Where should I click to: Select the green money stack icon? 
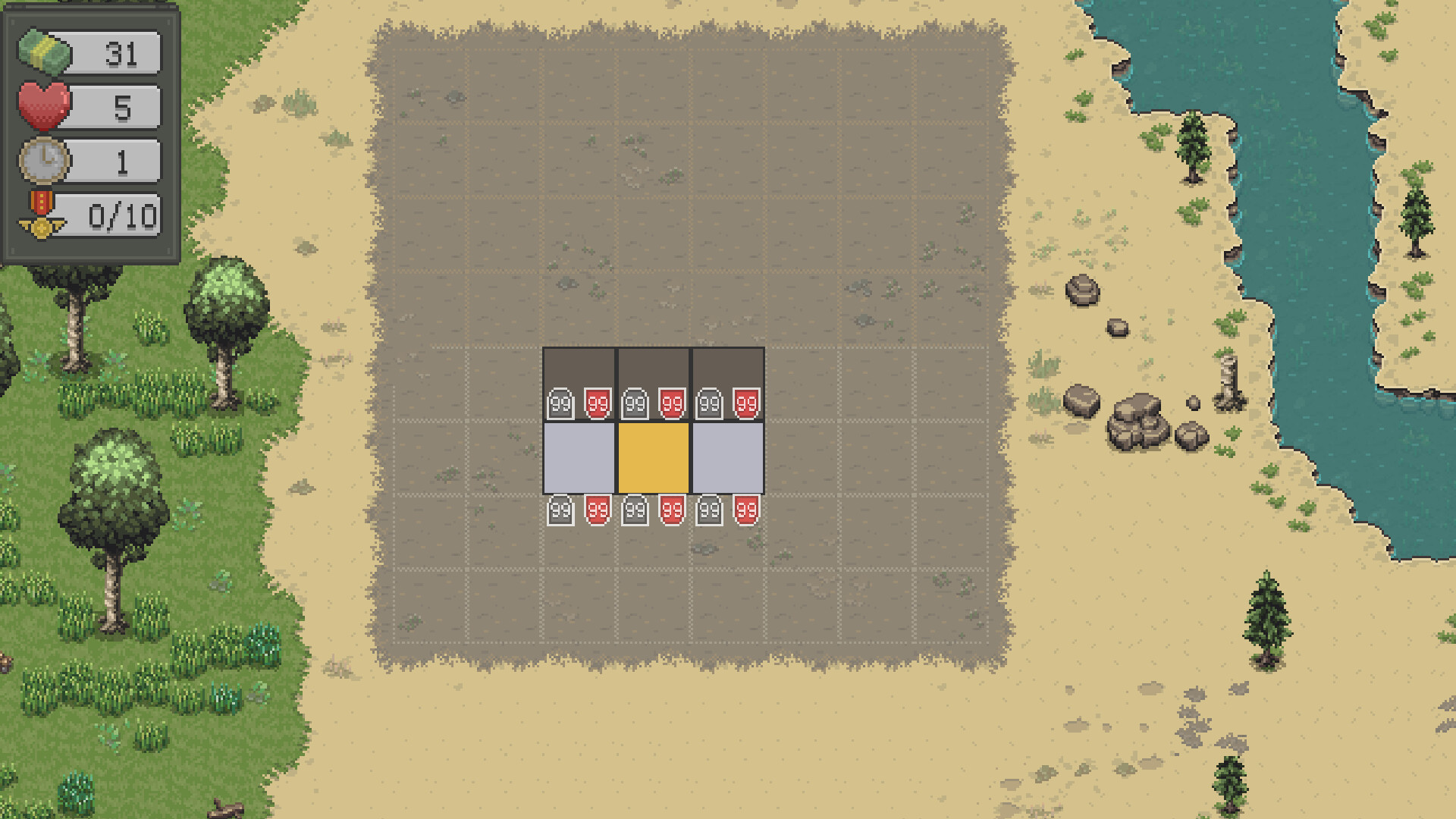coord(44,53)
